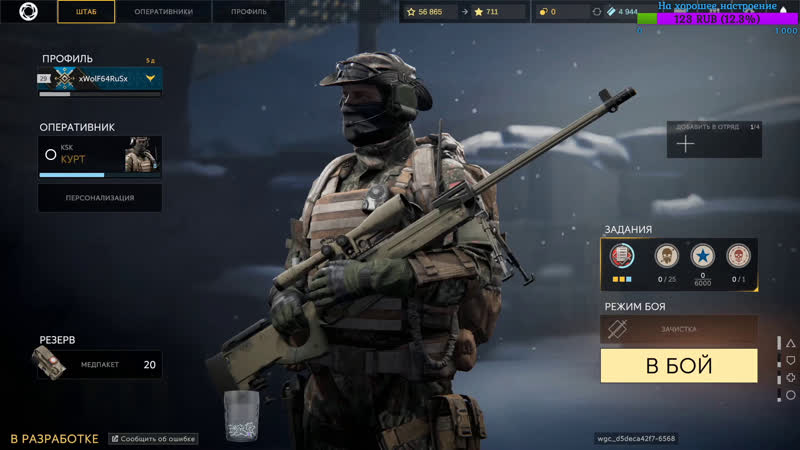The height and width of the screenshot is (450, 800).
Task: Click the game logo icon in top bar
Action: click(x=30, y=12)
